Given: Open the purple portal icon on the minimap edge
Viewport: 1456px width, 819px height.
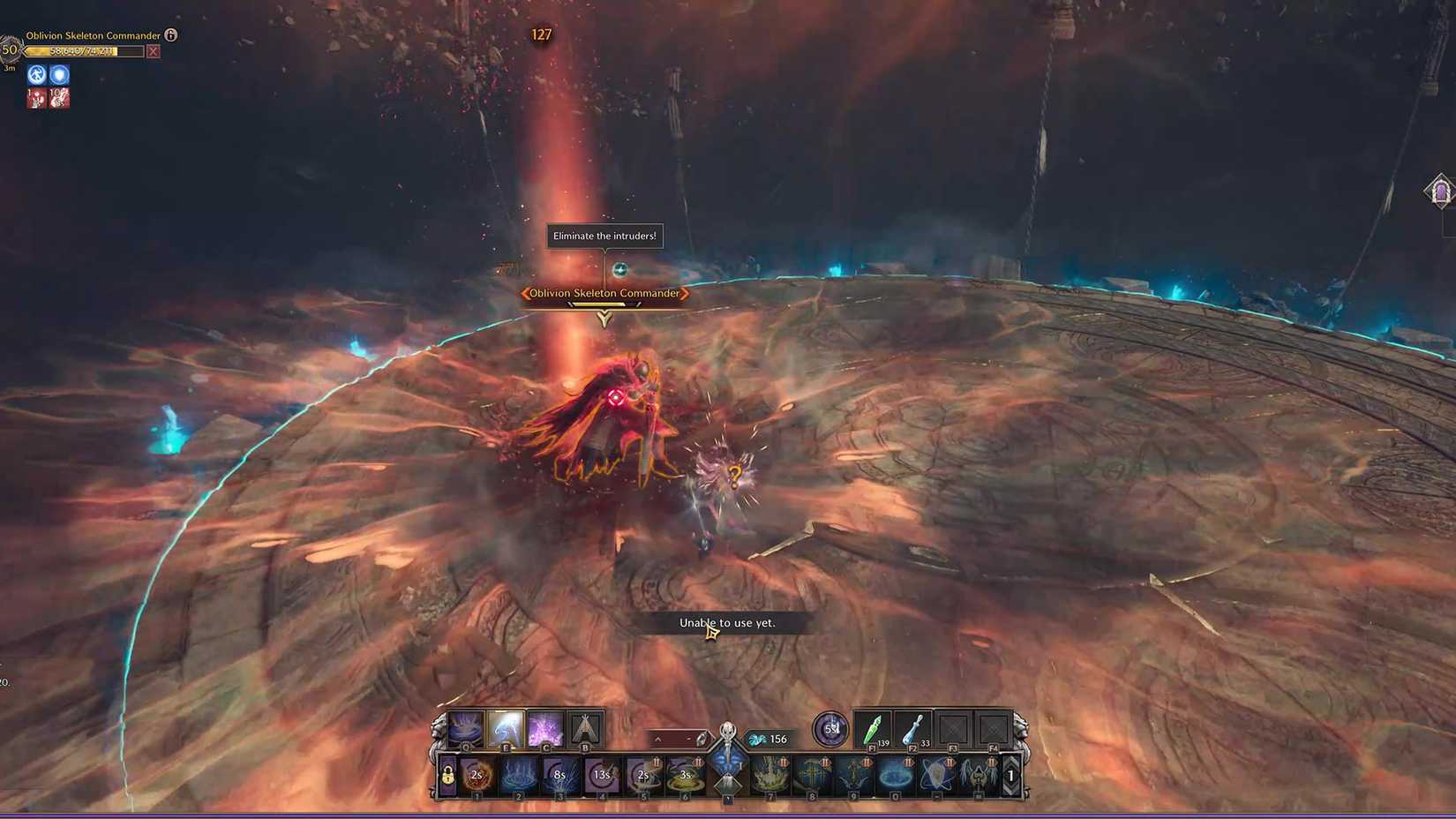Looking at the screenshot, I should [1440, 191].
